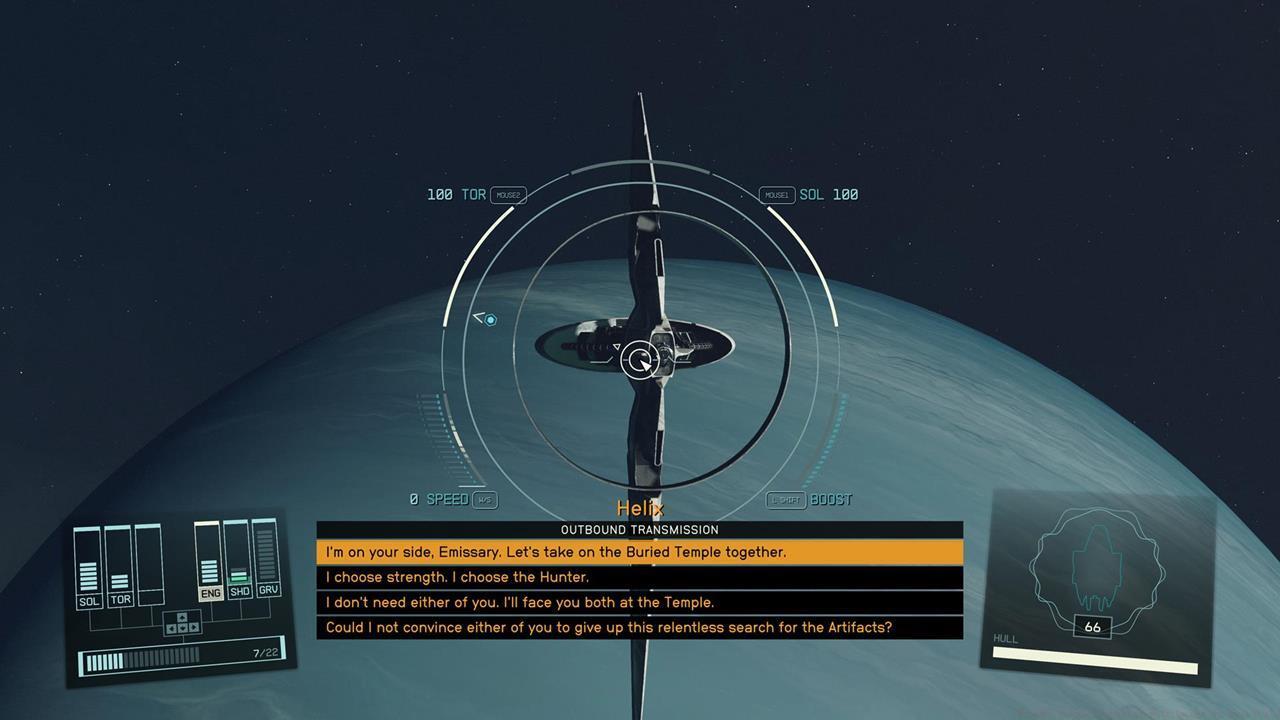This screenshot has height=720, width=1280.
Task: Select the SHD shield power column
Action: point(239,562)
